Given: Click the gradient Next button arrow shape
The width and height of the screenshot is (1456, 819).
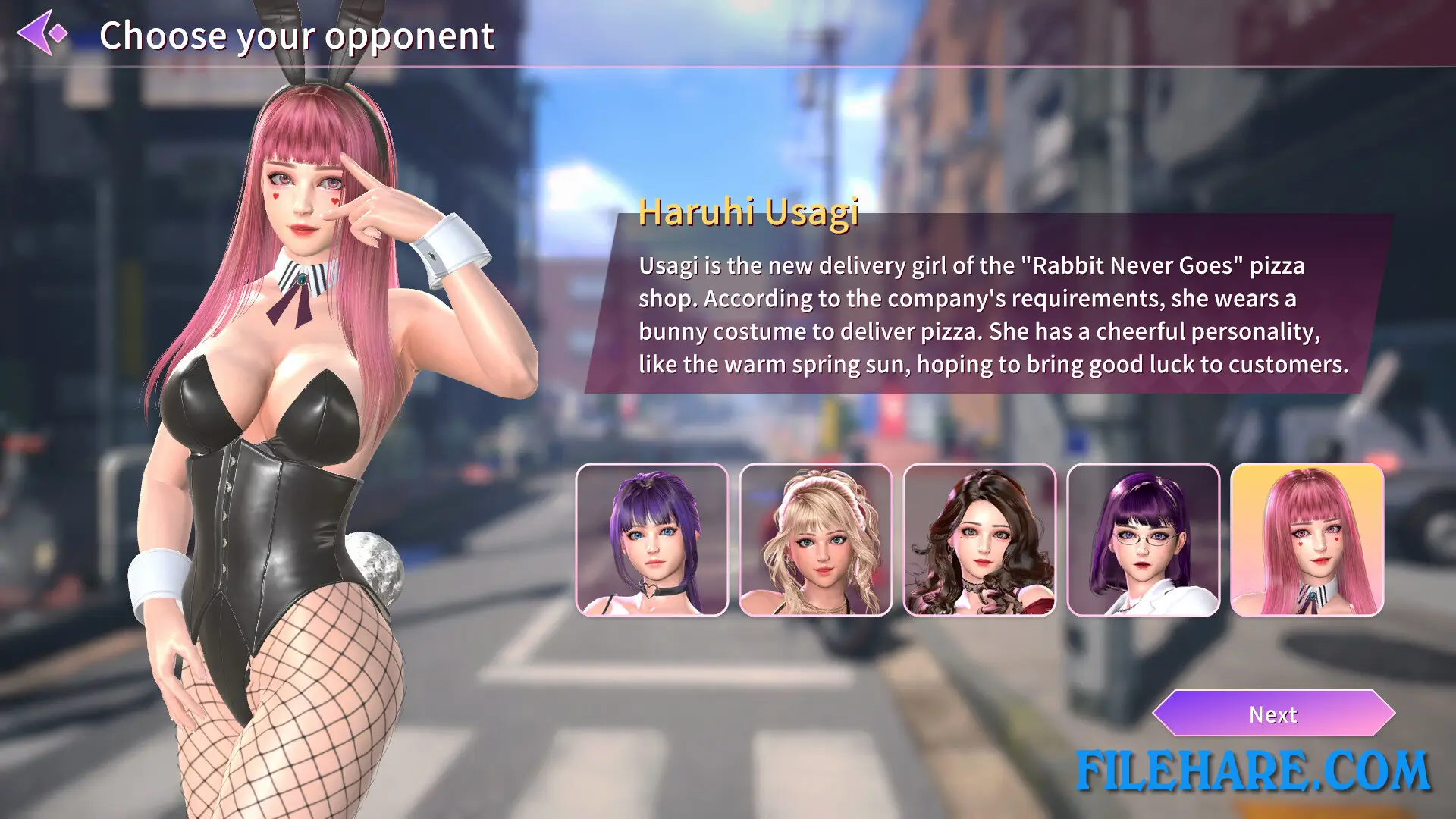Looking at the screenshot, I should click(x=1273, y=714).
